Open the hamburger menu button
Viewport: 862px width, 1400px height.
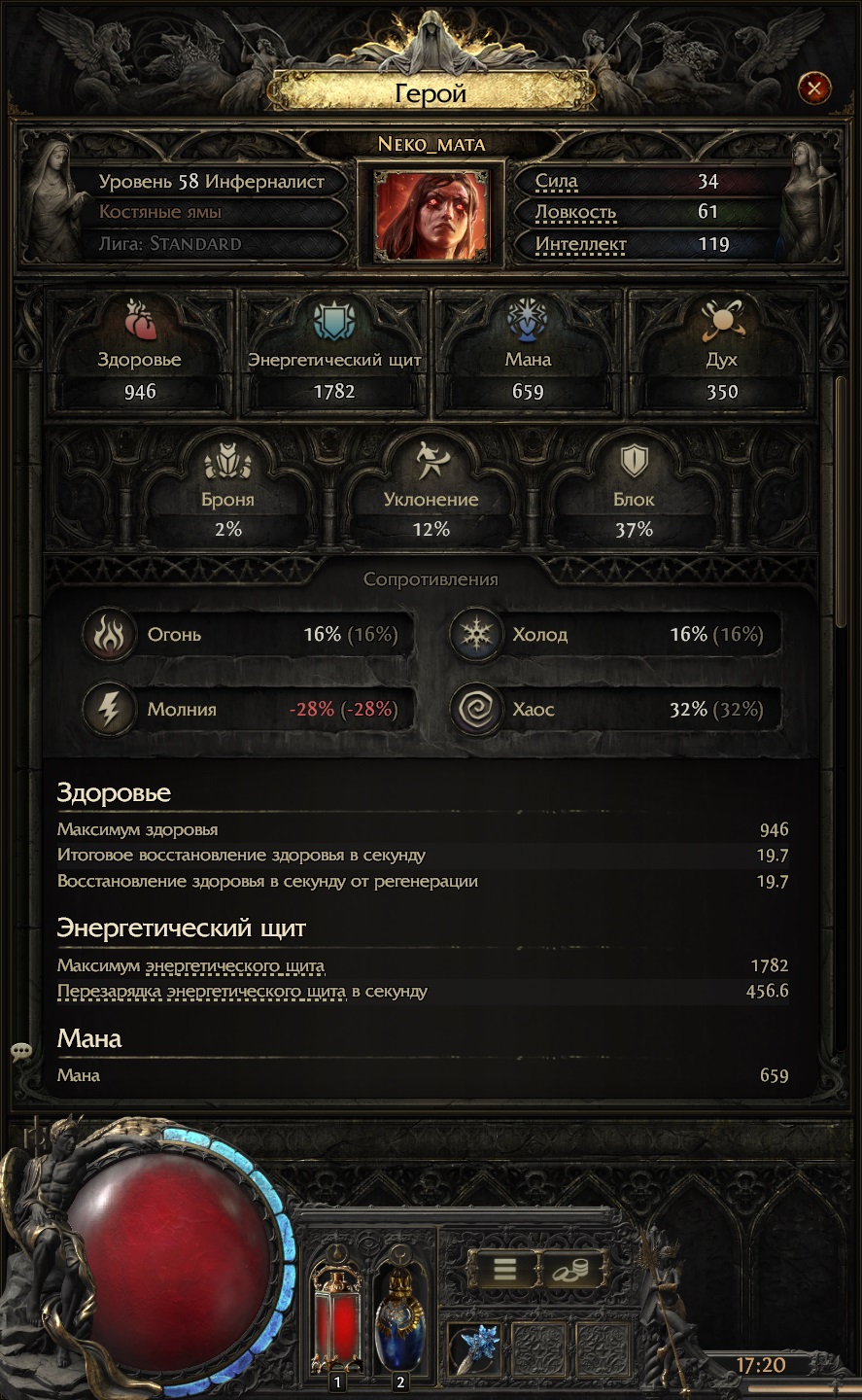coord(502,1269)
